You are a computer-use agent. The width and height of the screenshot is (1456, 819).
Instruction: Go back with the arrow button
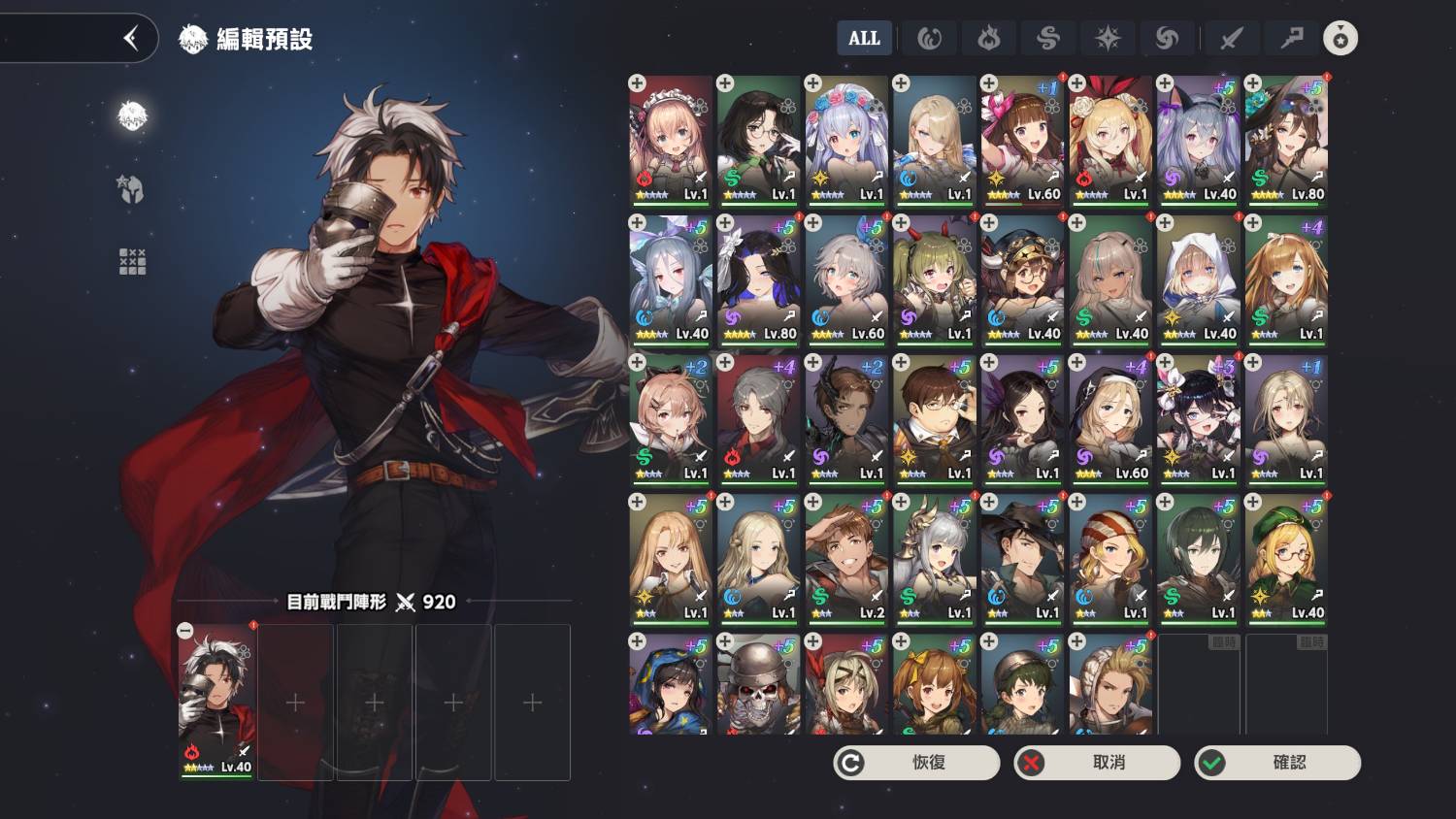coord(131,39)
